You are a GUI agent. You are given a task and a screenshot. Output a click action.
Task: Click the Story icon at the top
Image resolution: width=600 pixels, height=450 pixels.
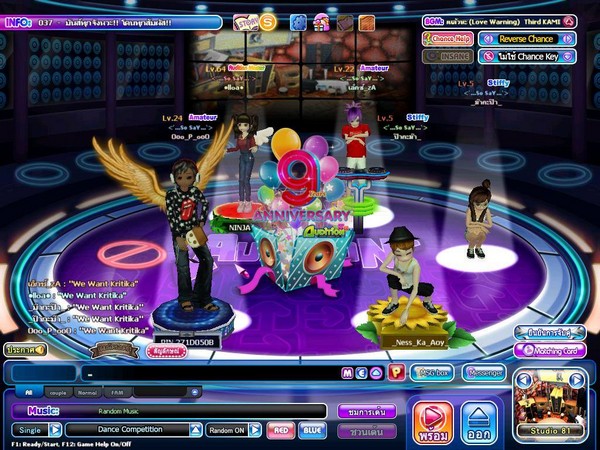click(x=245, y=22)
